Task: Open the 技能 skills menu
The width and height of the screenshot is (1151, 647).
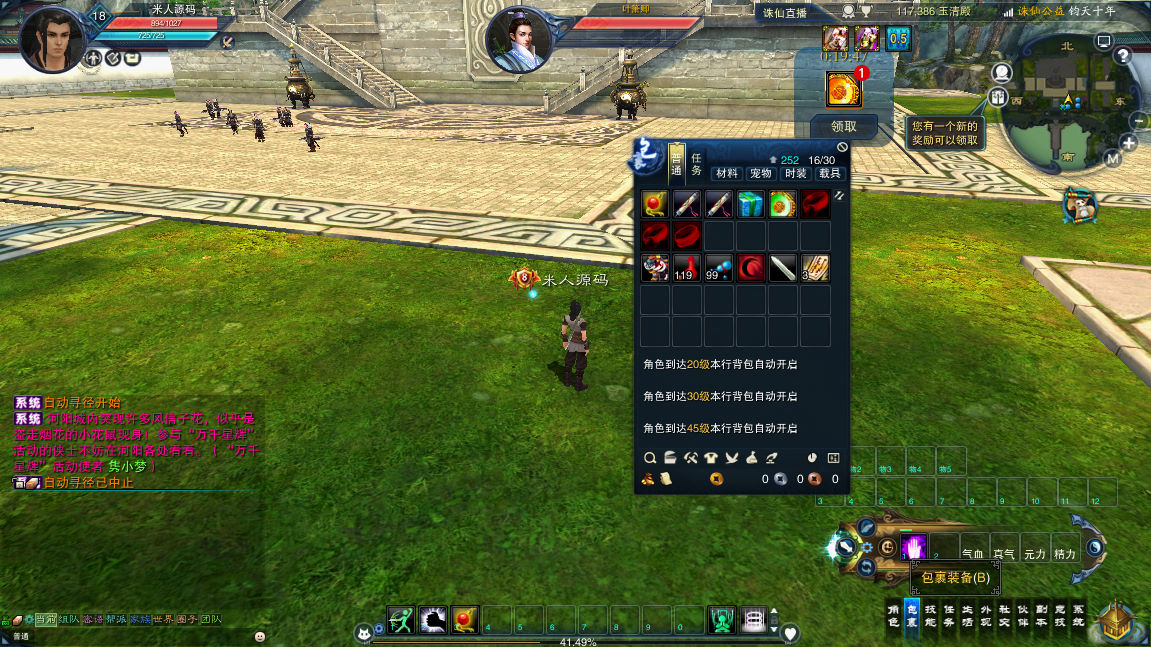Action: (x=930, y=614)
